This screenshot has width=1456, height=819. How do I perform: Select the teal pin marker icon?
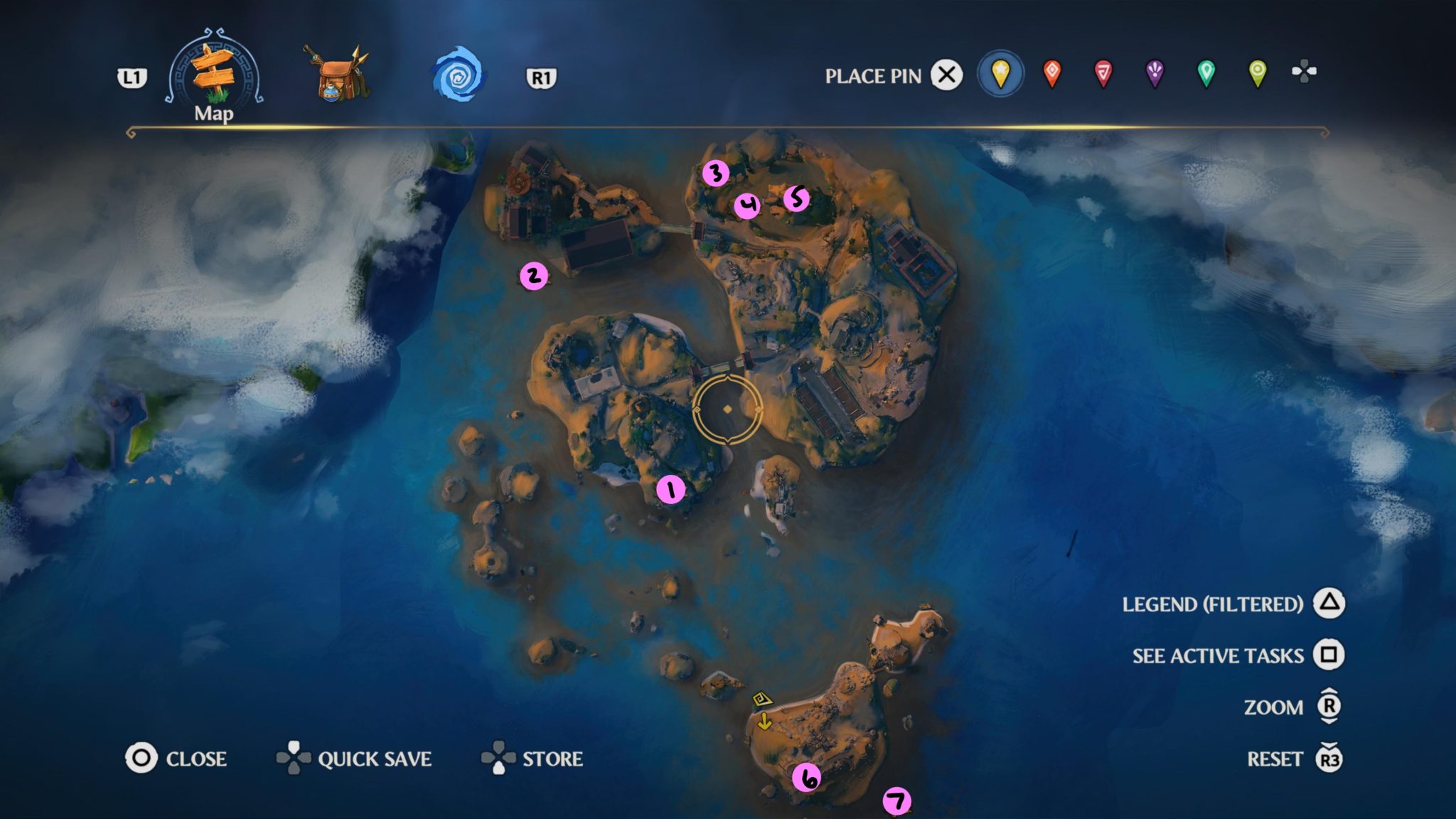coord(1205,73)
